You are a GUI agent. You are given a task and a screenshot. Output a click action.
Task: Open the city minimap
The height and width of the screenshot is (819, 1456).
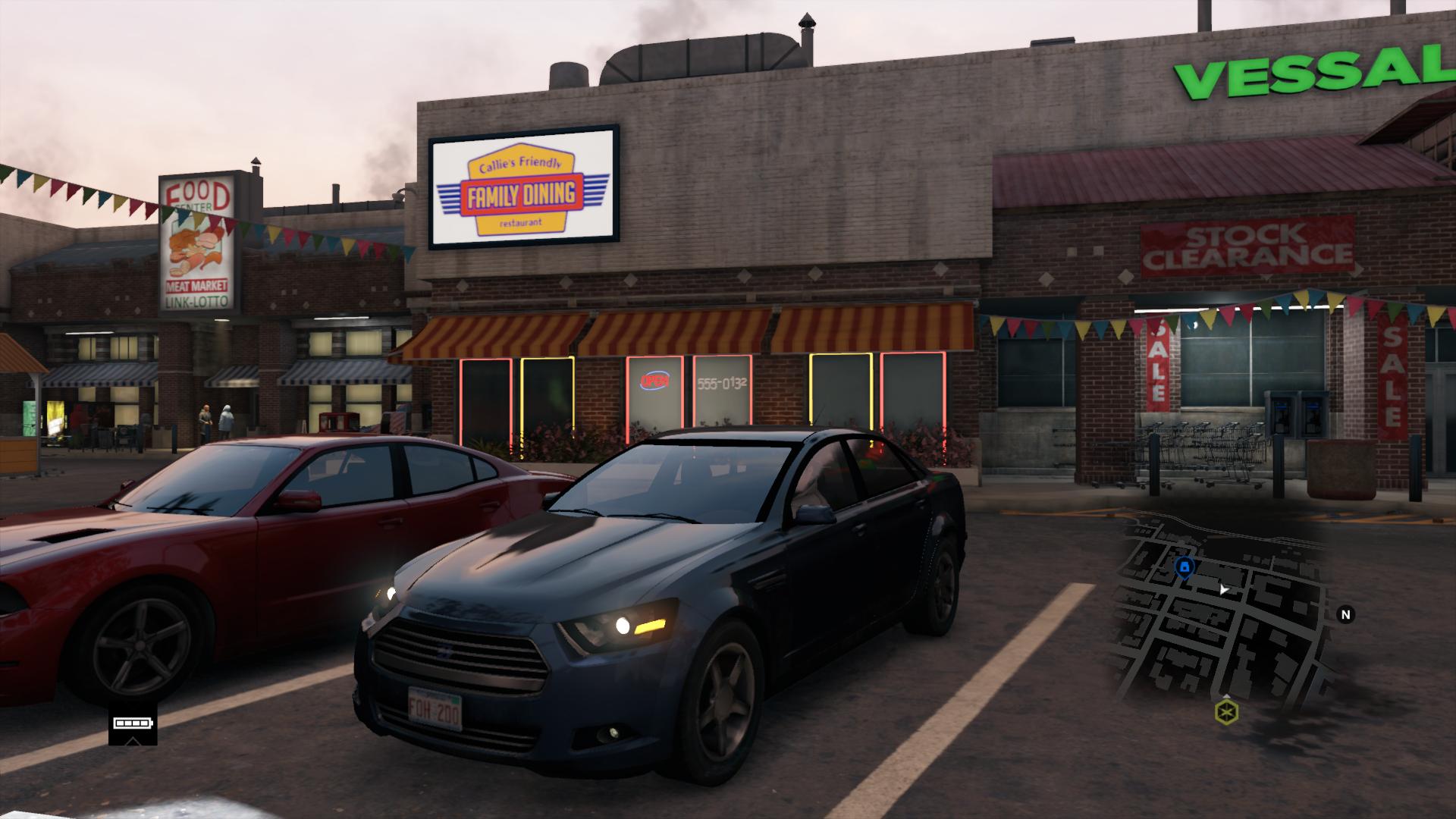coord(1222,607)
